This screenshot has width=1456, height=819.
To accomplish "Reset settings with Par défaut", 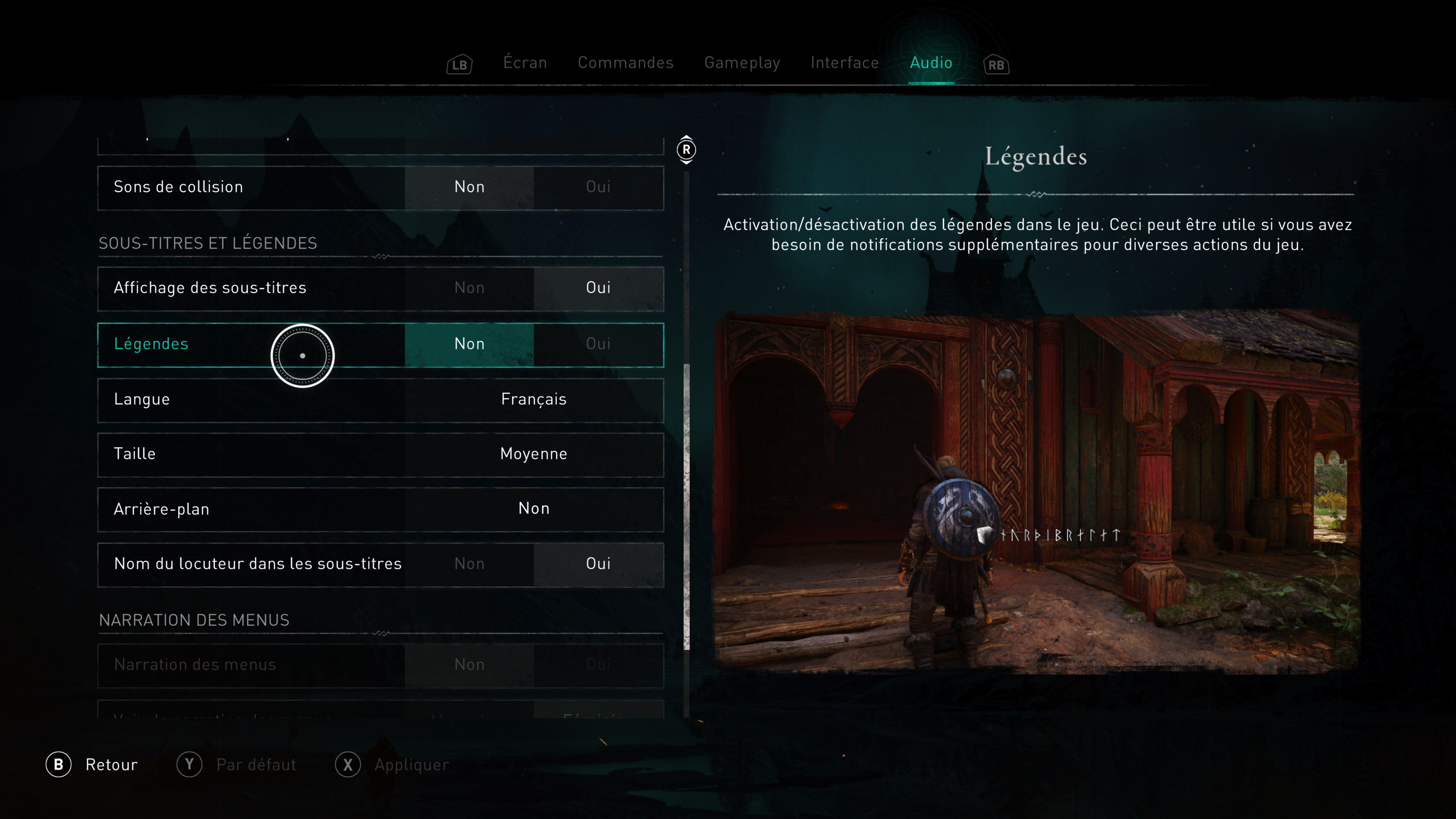I will pos(237,765).
